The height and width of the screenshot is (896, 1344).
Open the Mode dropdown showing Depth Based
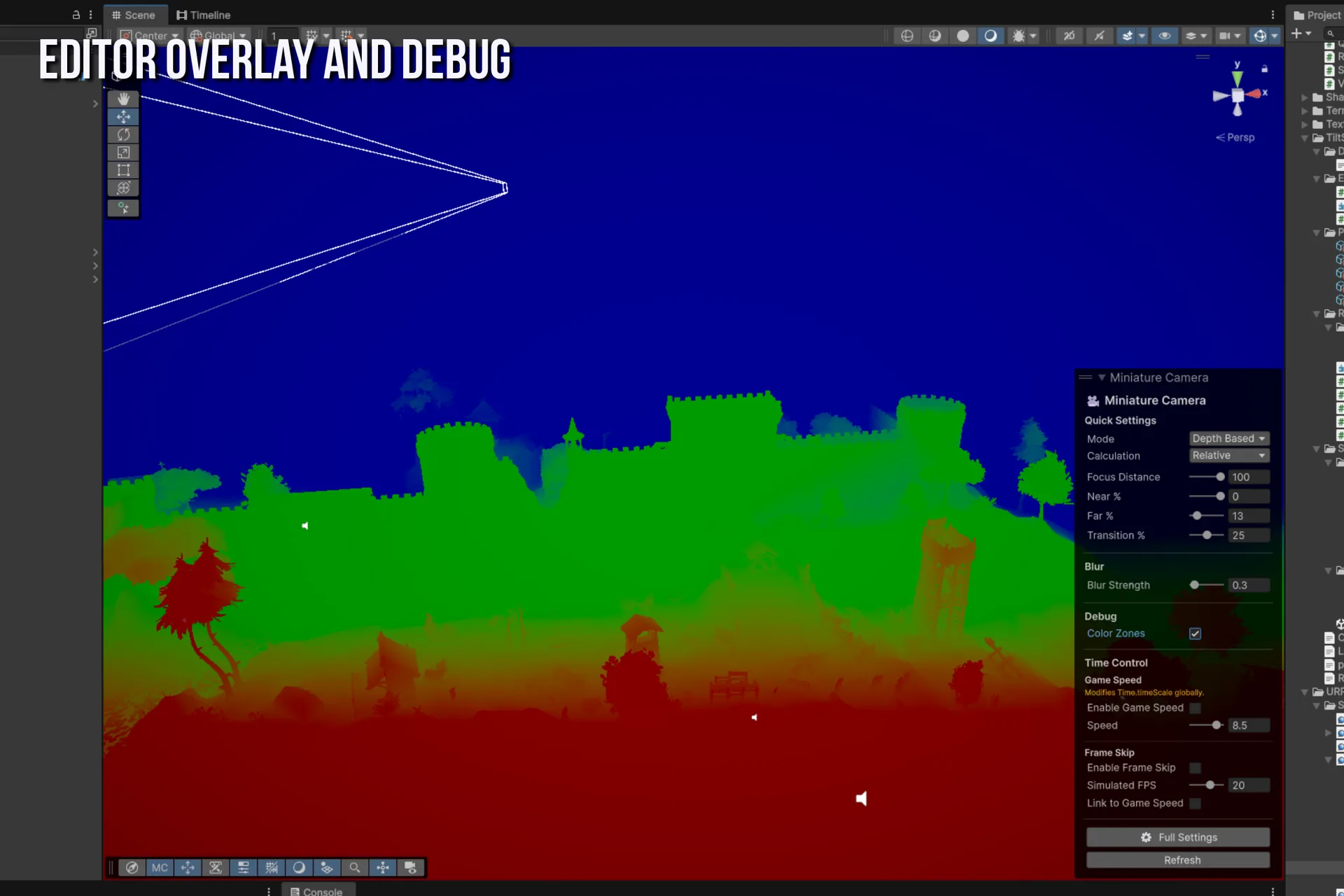click(x=1228, y=438)
